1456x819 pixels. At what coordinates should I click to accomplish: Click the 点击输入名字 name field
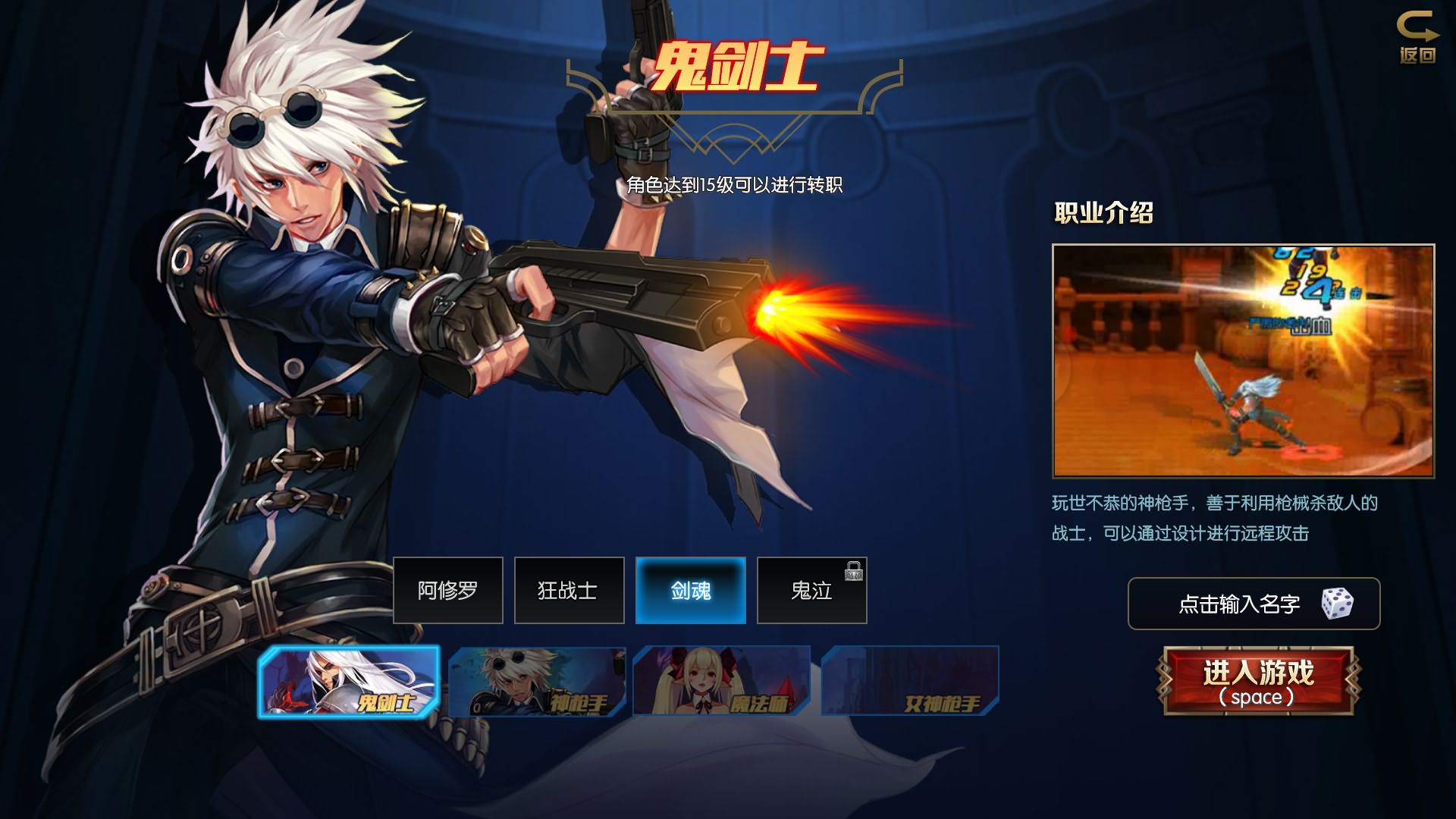pos(1238,604)
